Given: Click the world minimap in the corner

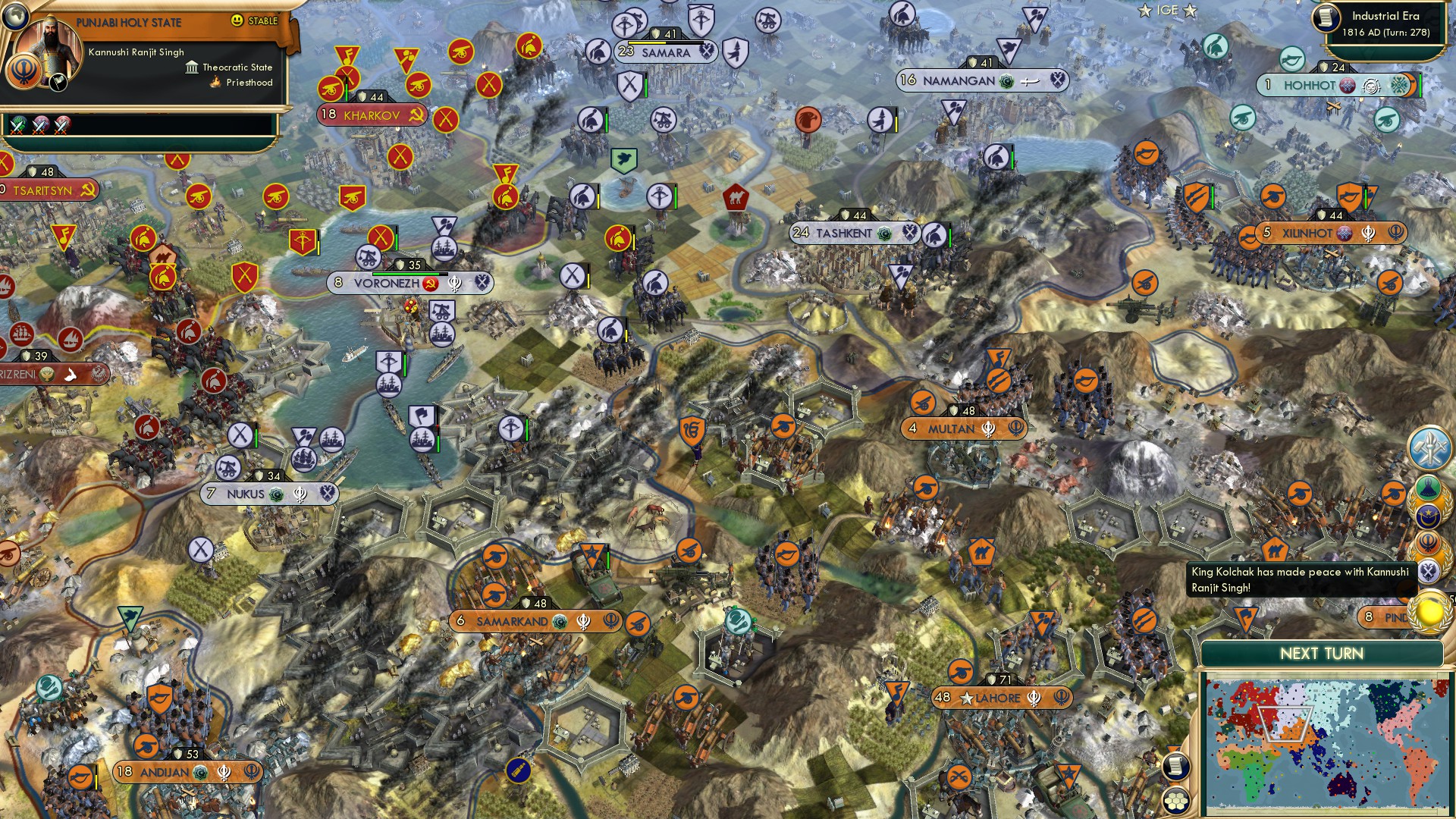Looking at the screenshot, I should click(x=1327, y=743).
